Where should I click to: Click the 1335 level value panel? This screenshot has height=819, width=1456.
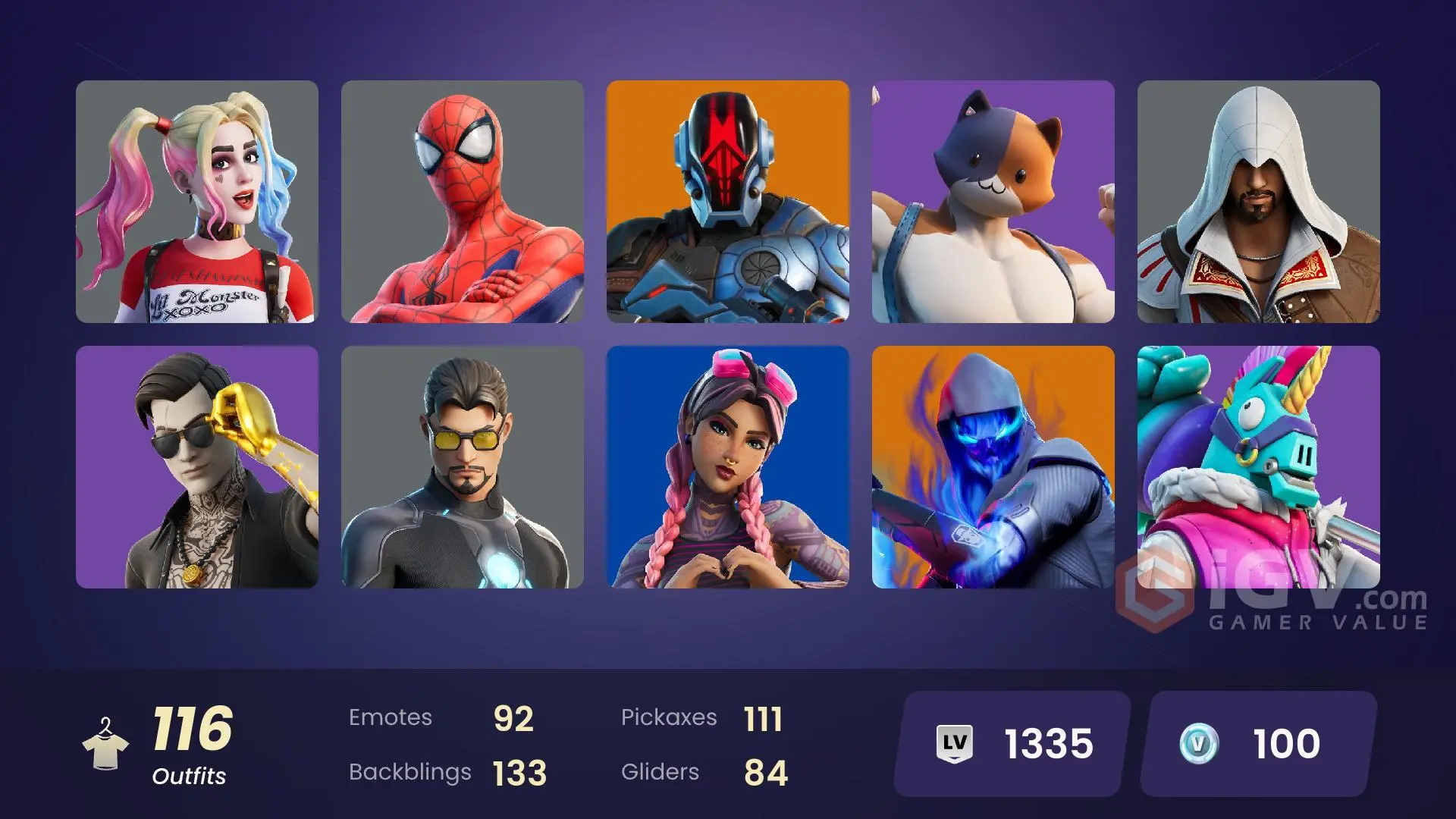tap(1009, 743)
